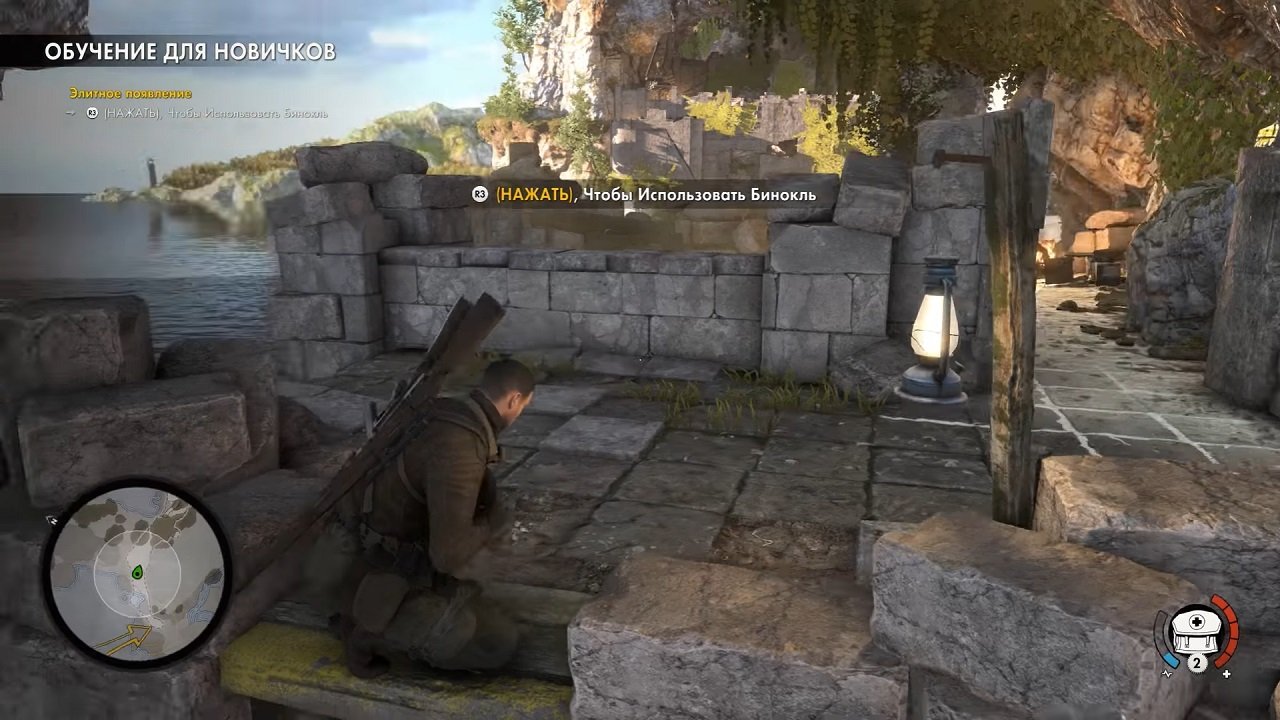Click the medkit icon in bottom-right HUD

click(1197, 632)
